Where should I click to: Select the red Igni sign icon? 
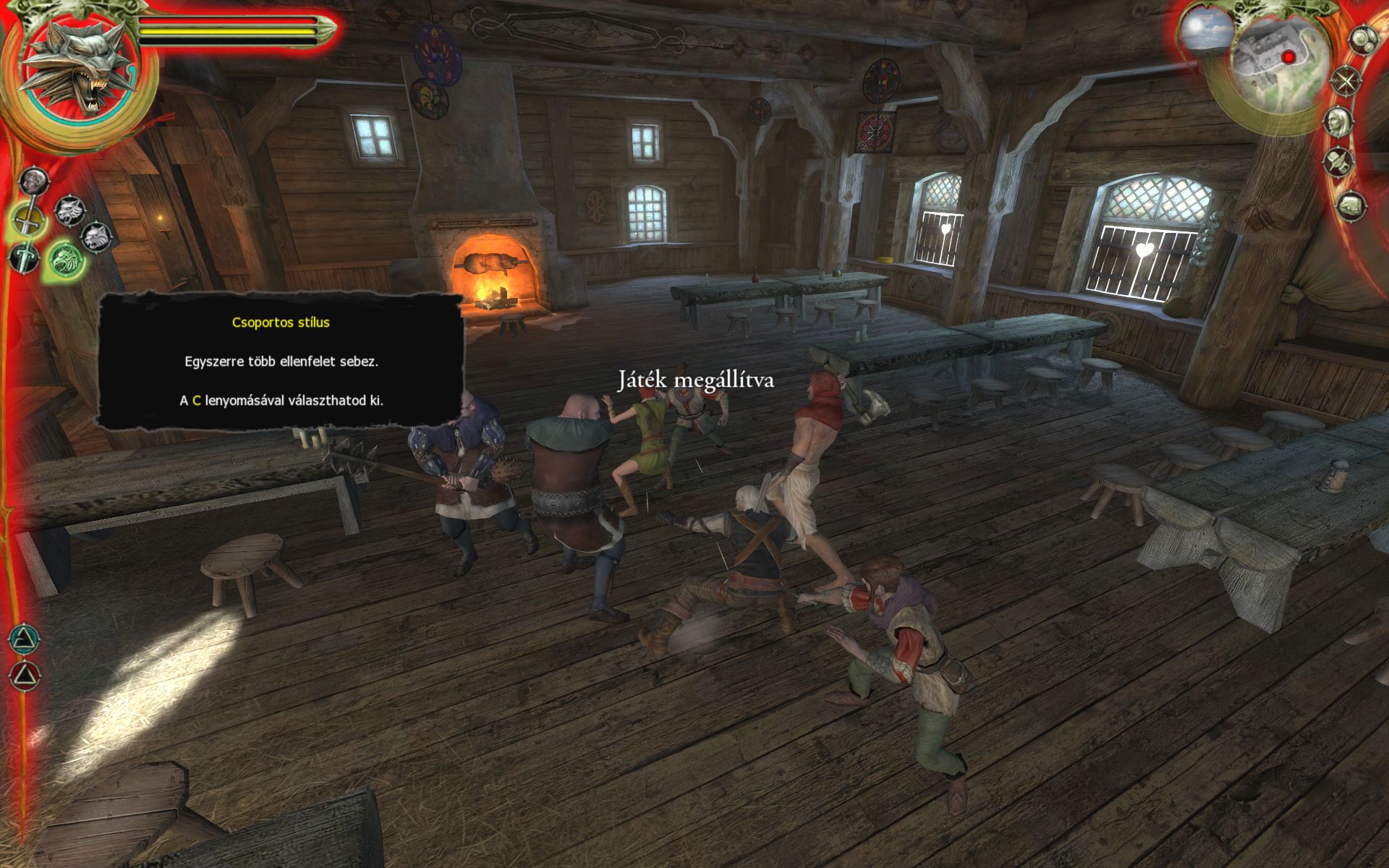pos(24,676)
